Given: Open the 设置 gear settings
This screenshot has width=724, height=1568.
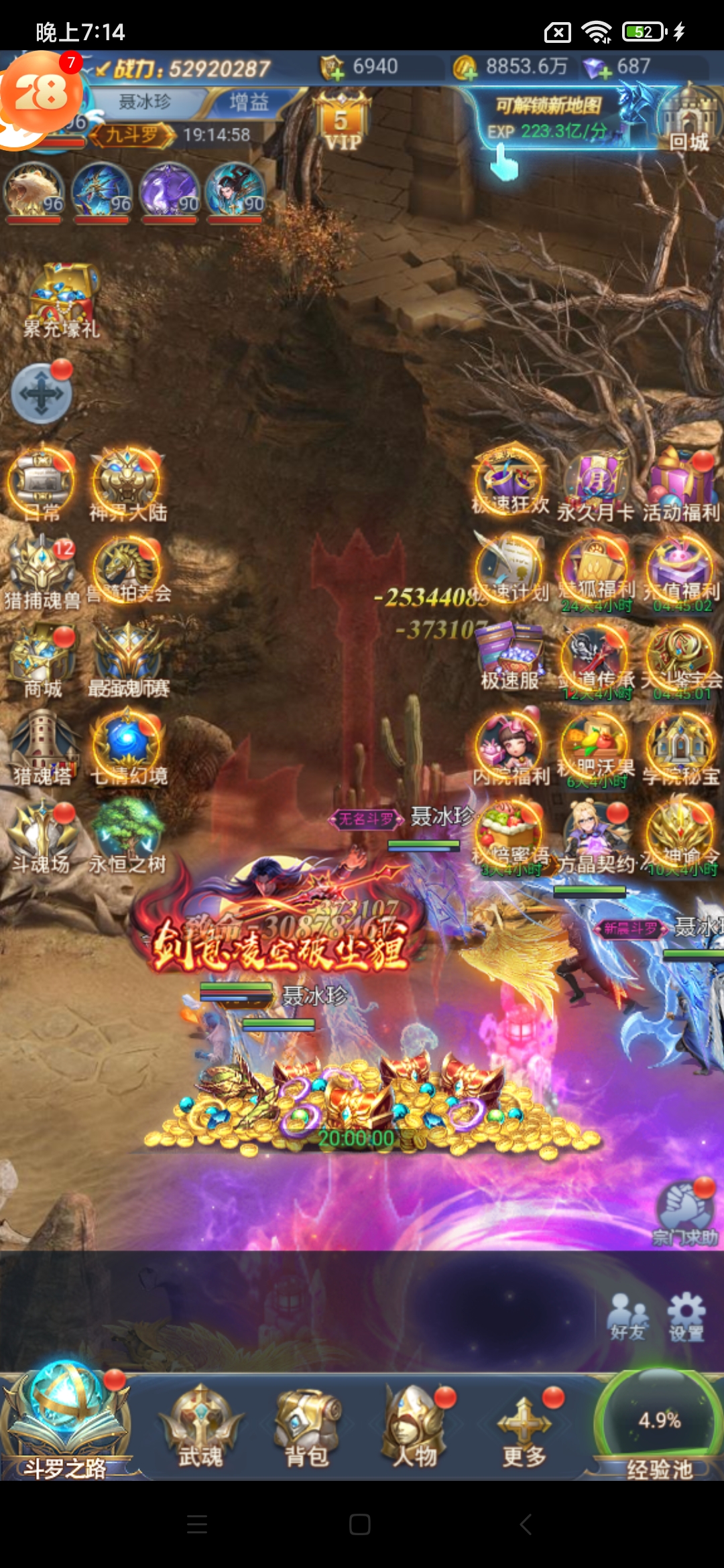Looking at the screenshot, I should [686, 1316].
